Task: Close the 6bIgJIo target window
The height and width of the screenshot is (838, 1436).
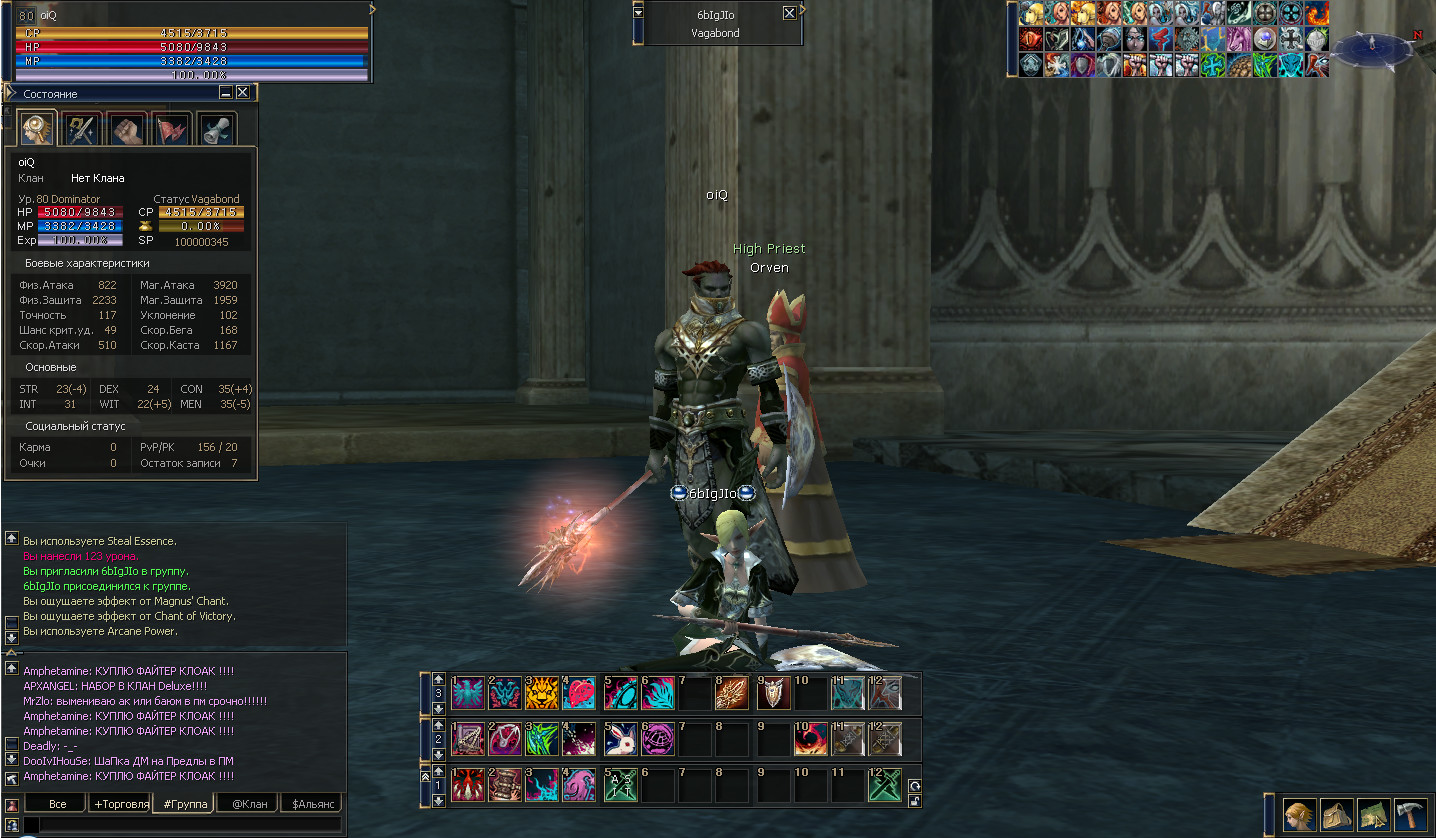Action: 789,13
